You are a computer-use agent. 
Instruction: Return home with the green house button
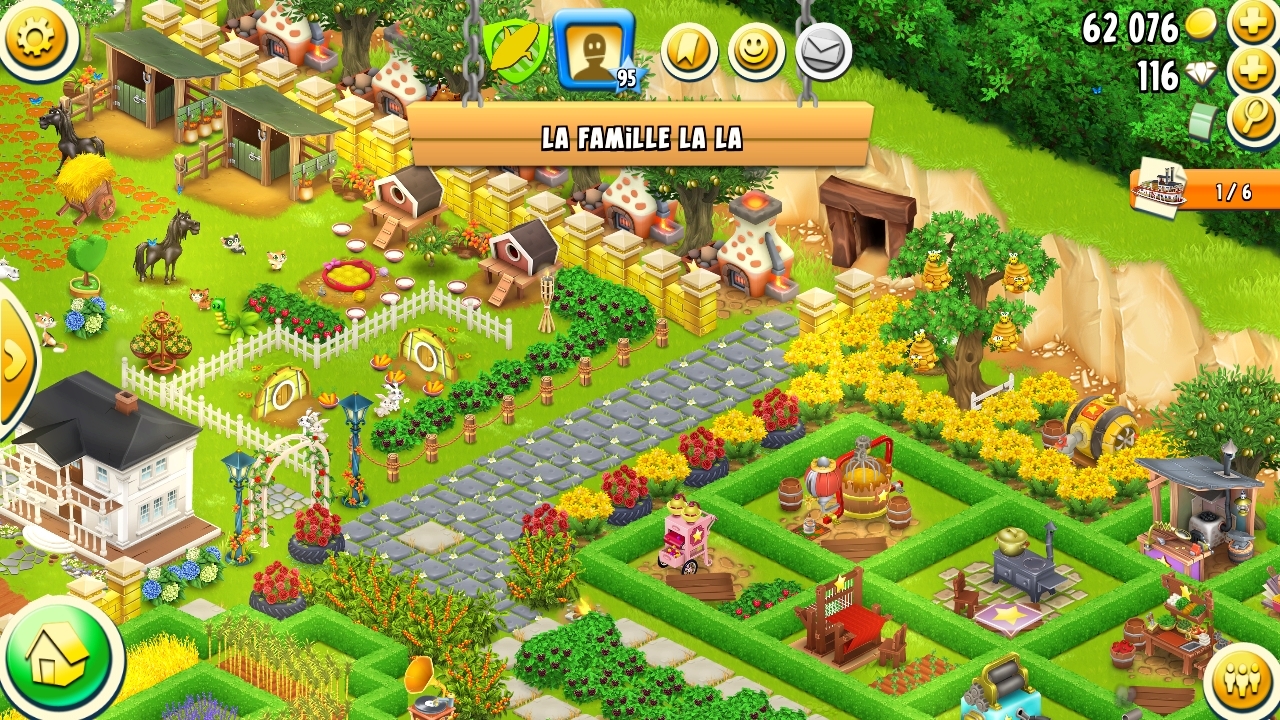coord(60,658)
